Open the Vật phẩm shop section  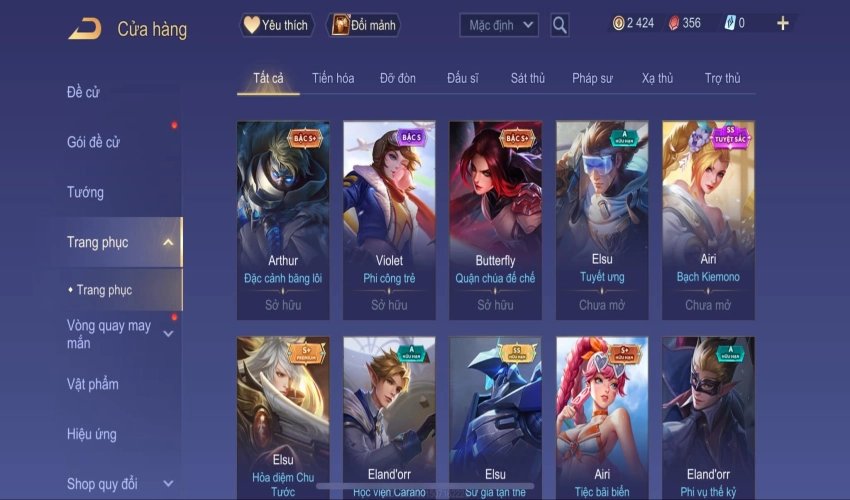tap(92, 384)
